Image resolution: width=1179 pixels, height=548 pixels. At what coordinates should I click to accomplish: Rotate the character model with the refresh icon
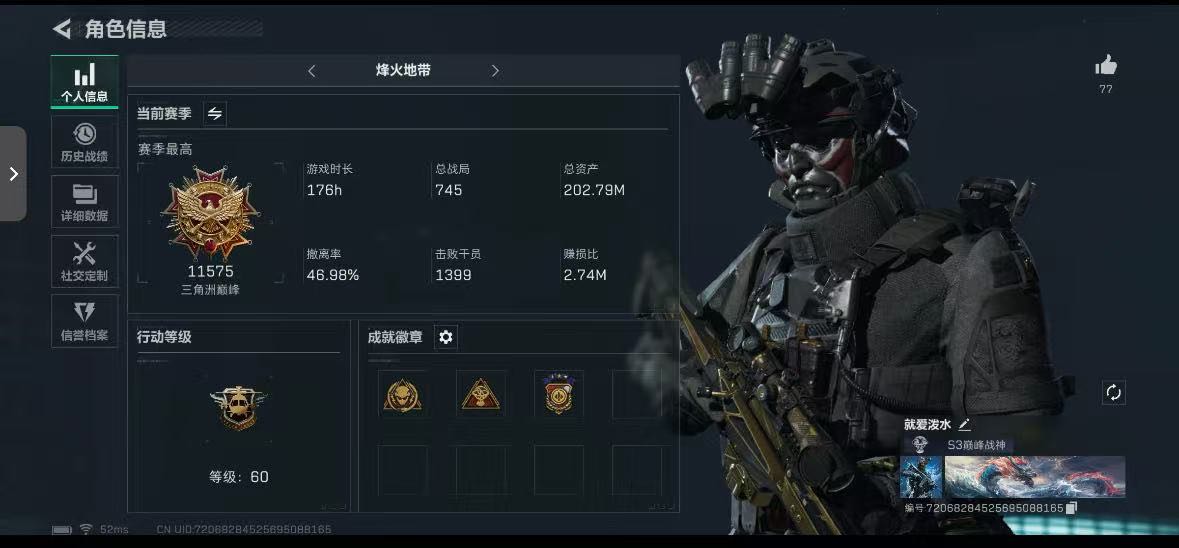point(1113,392)
